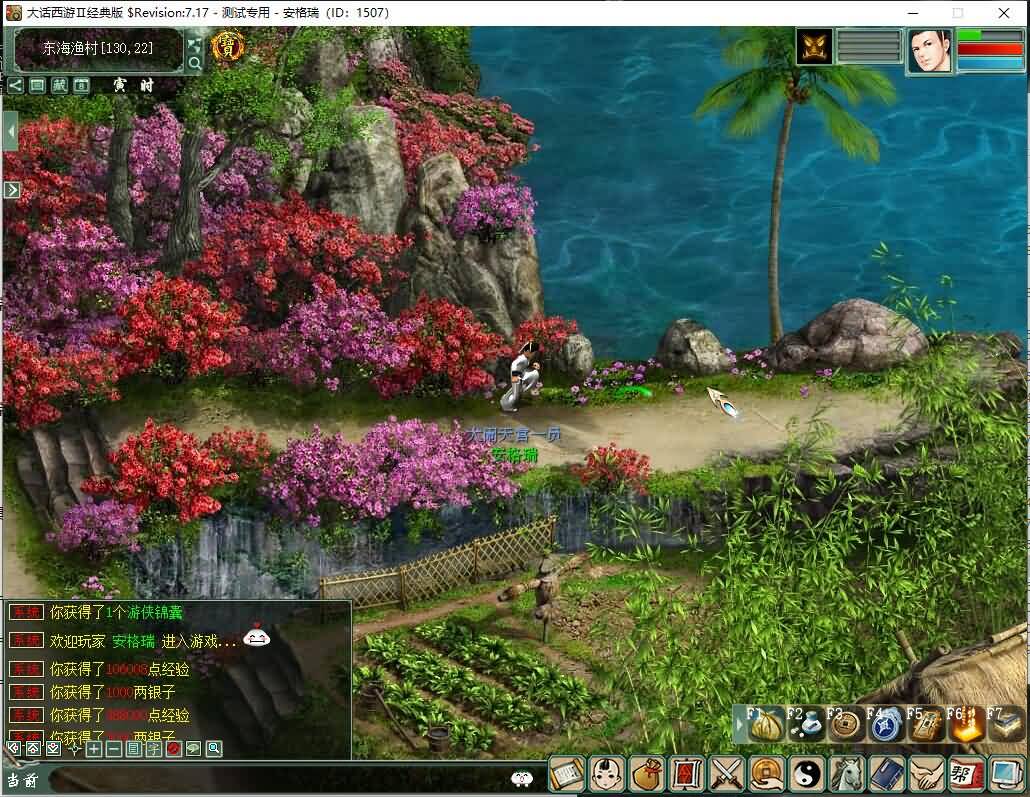Maximize the game window
The width and height of the screenshot is (1030, 797).
click(x=958, y=13)
